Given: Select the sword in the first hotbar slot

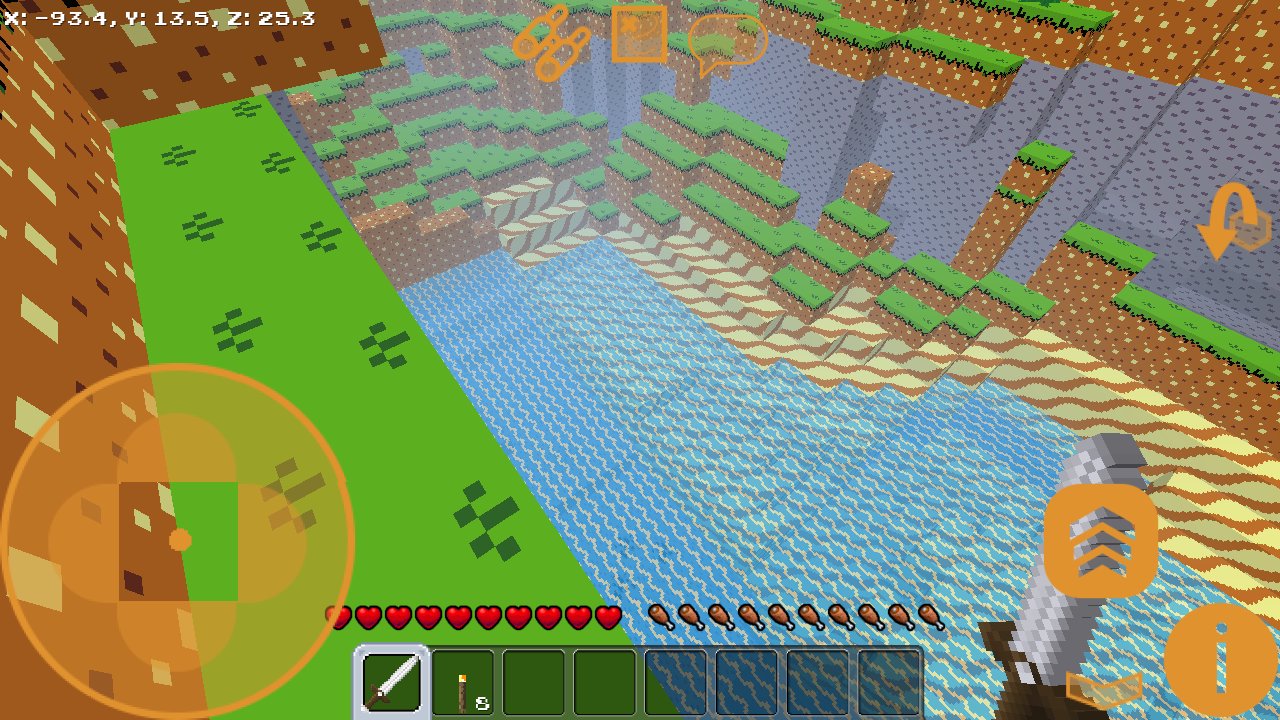Looking at the screenshot, I should [x=390, y=684].
